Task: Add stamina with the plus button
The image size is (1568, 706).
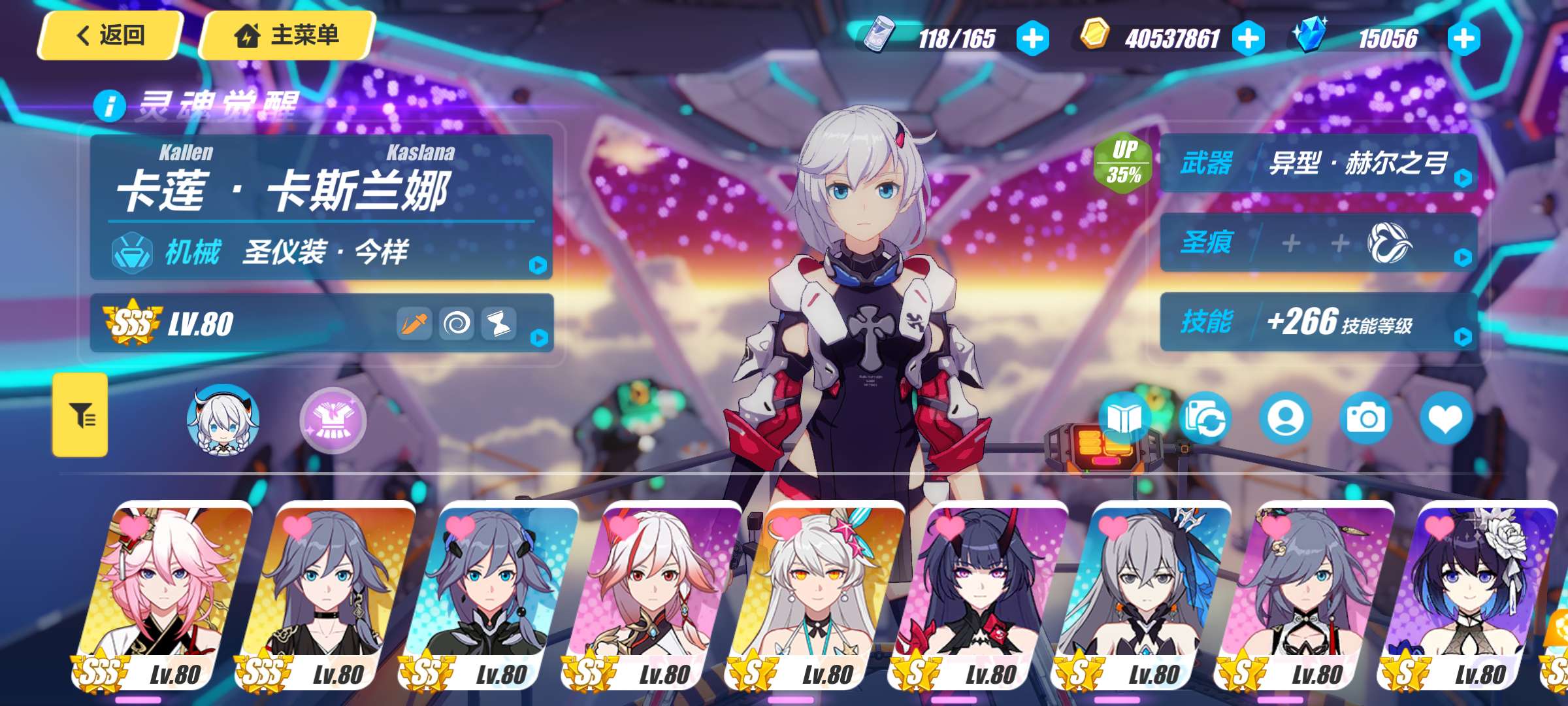Action: click(1033, 39)
